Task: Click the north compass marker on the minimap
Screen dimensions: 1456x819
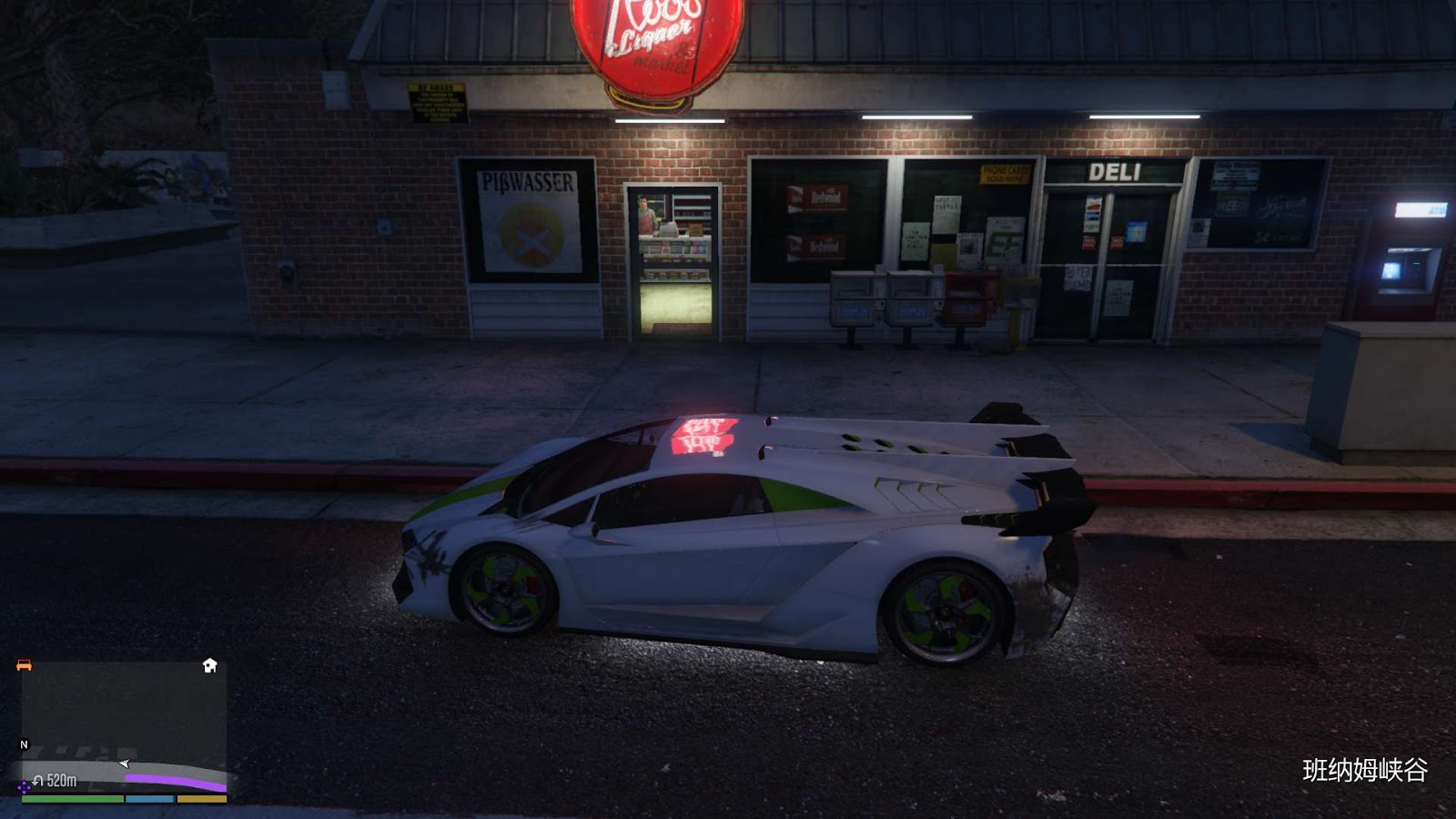Action: [25, 744]
